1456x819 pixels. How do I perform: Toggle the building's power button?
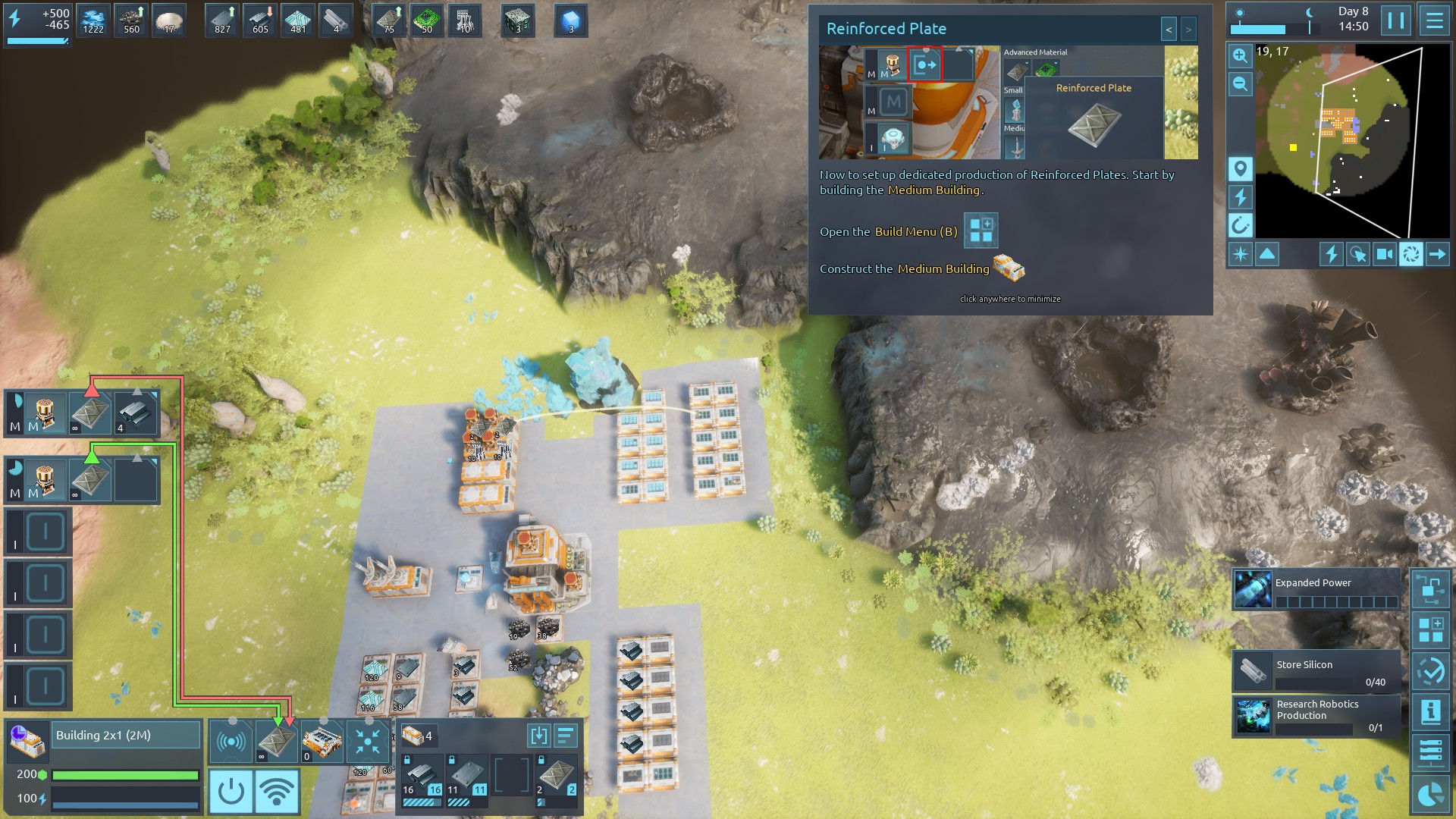tap(231, 792)
